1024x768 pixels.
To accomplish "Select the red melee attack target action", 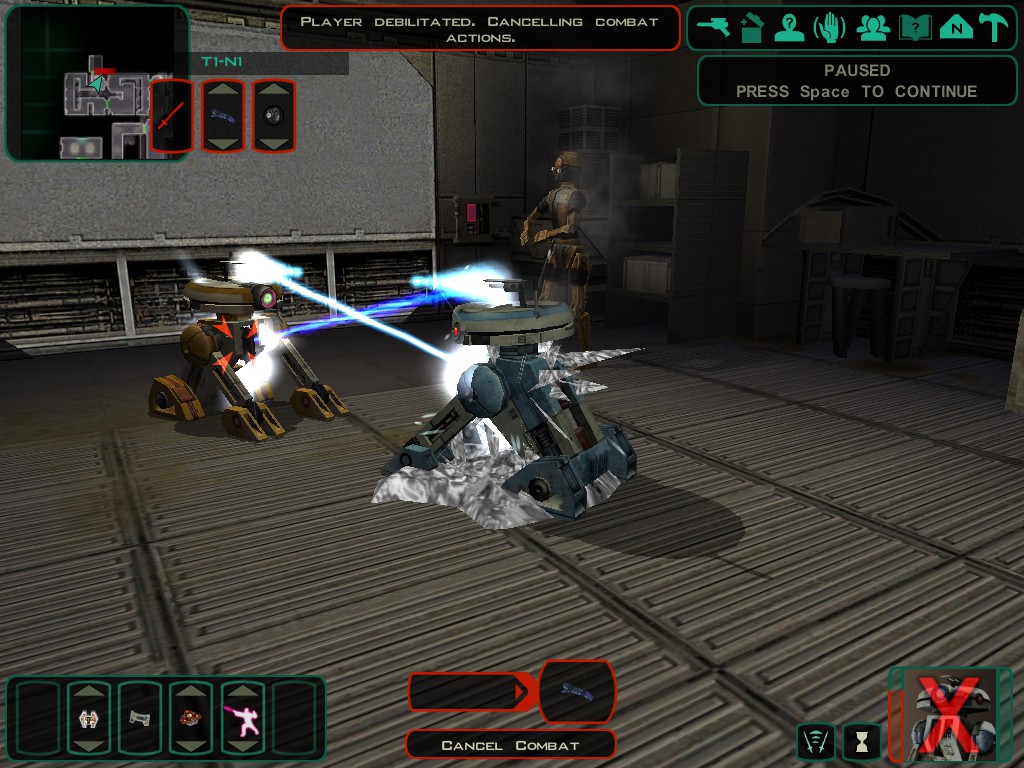I will pos(171,116).
